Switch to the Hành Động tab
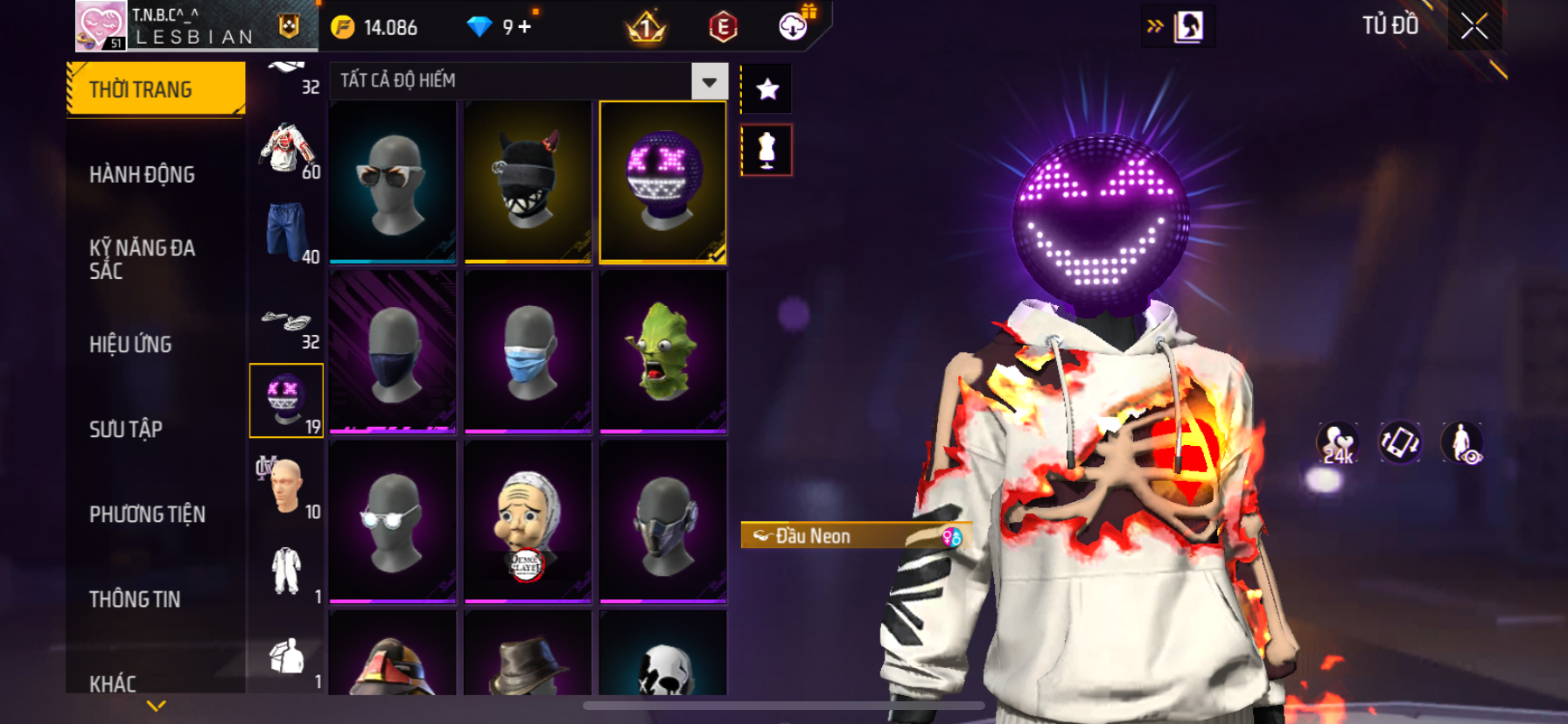This screenshot has height=724, width=1568. (x=142, y=175)
